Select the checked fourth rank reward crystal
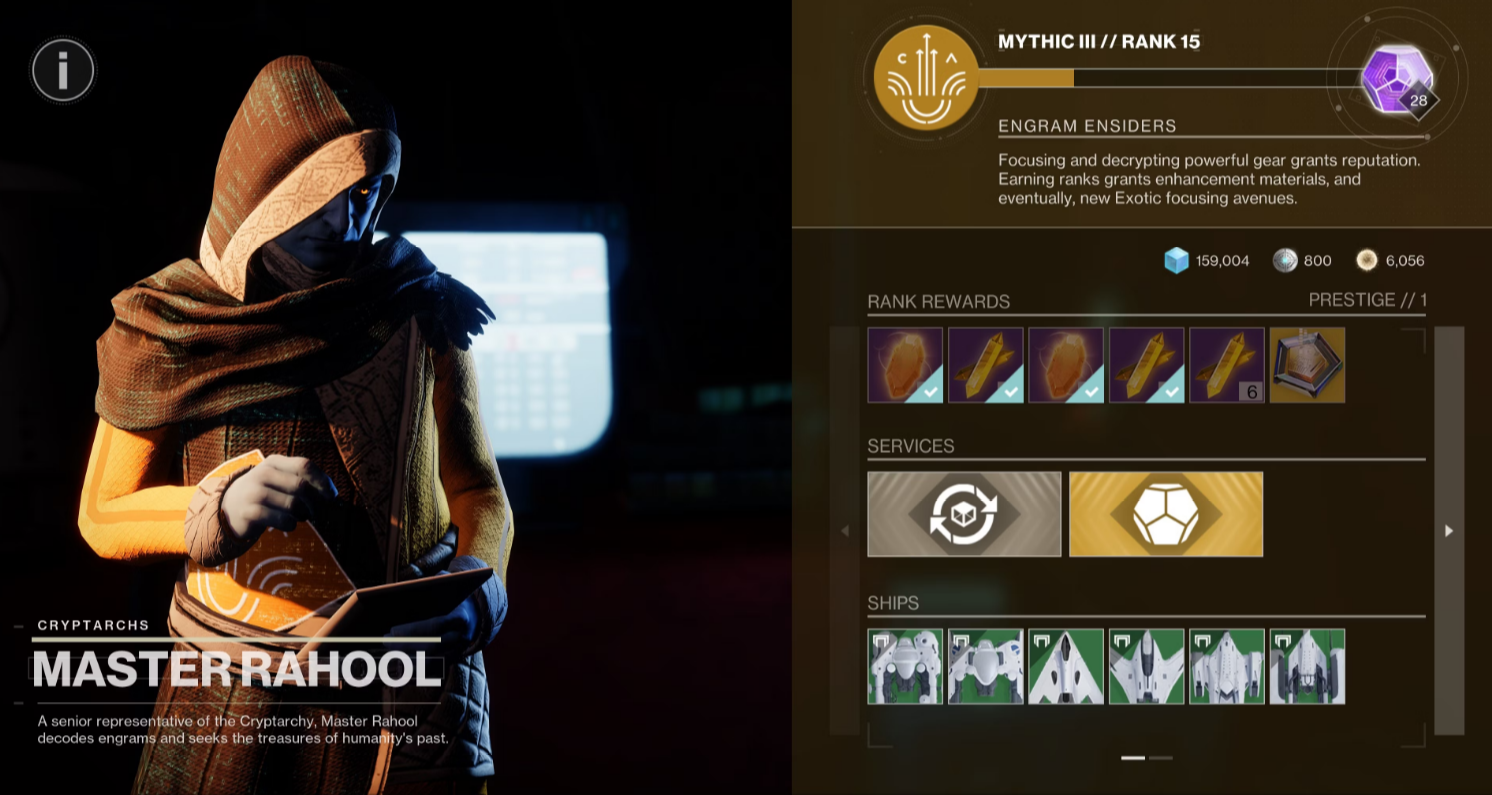The height and width of the screenshot is (795, 1492). [1145, 365]
